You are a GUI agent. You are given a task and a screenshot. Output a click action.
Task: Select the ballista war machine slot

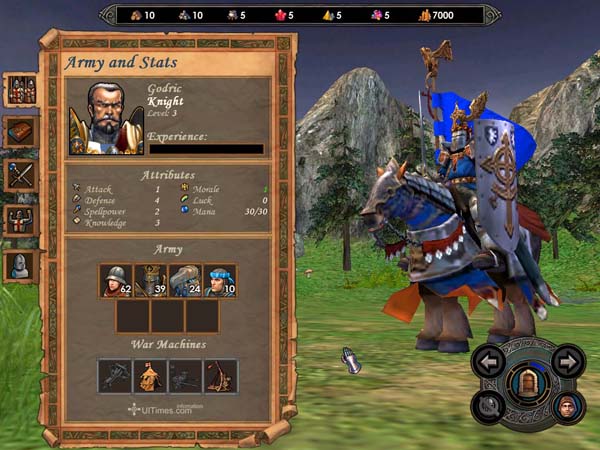click(x=116, y=376)
